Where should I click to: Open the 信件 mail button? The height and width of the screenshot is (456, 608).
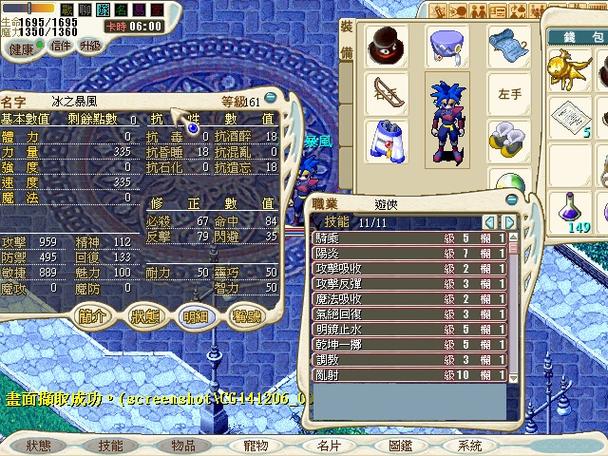pos(60,46)
